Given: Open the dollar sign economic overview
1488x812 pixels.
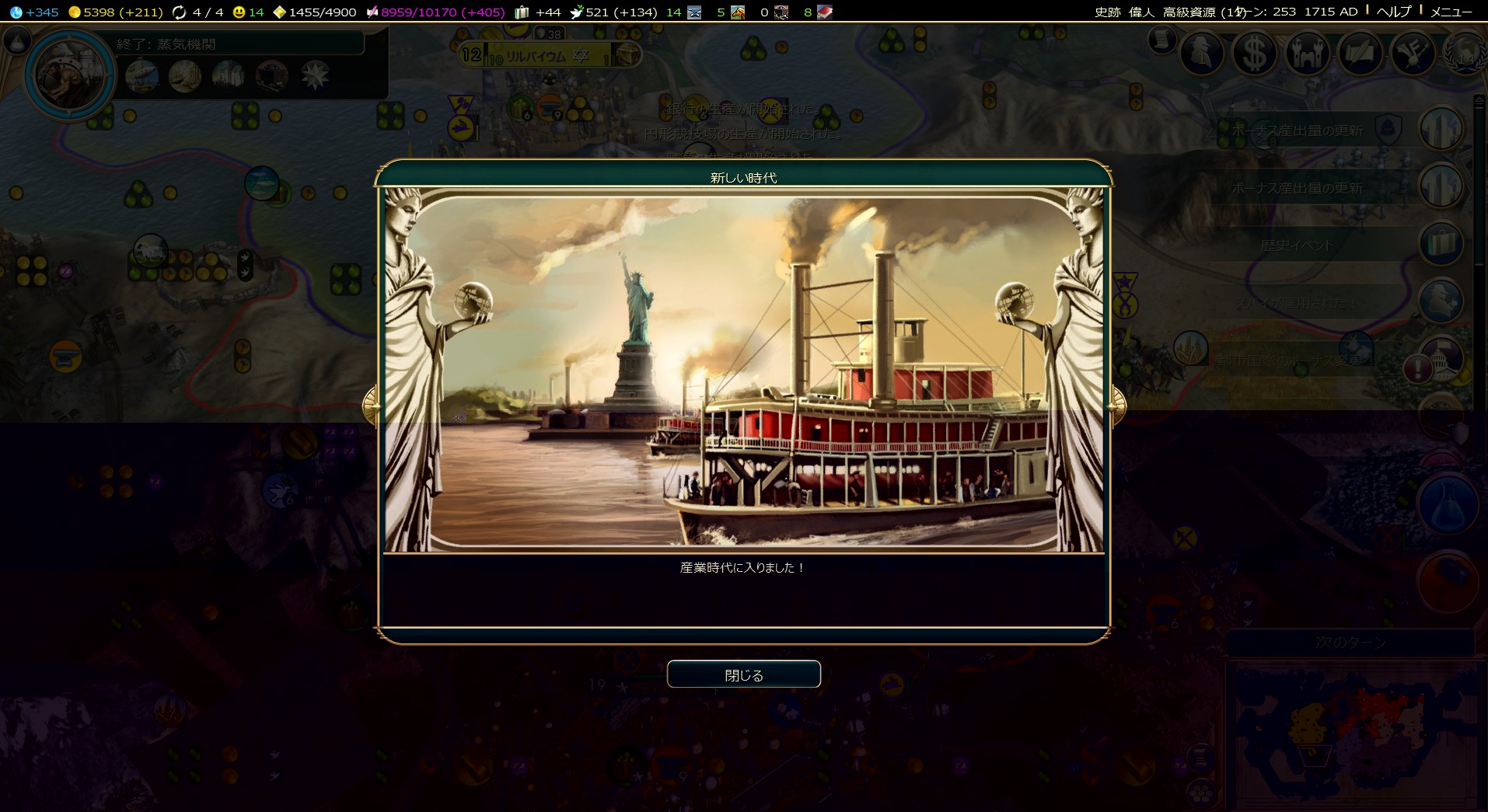Looking at the screenshot, I should pyautogui.click(x=1254, y=54).
